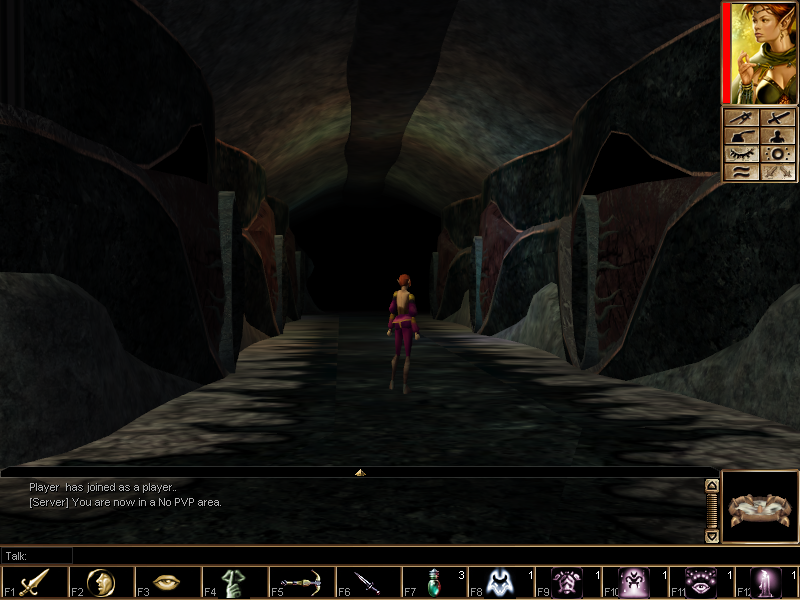Activate the F12 glowing figure spell quickslot
Image resolution: width=800 pixels, height=600 pixels.
[x=768, y=583]
